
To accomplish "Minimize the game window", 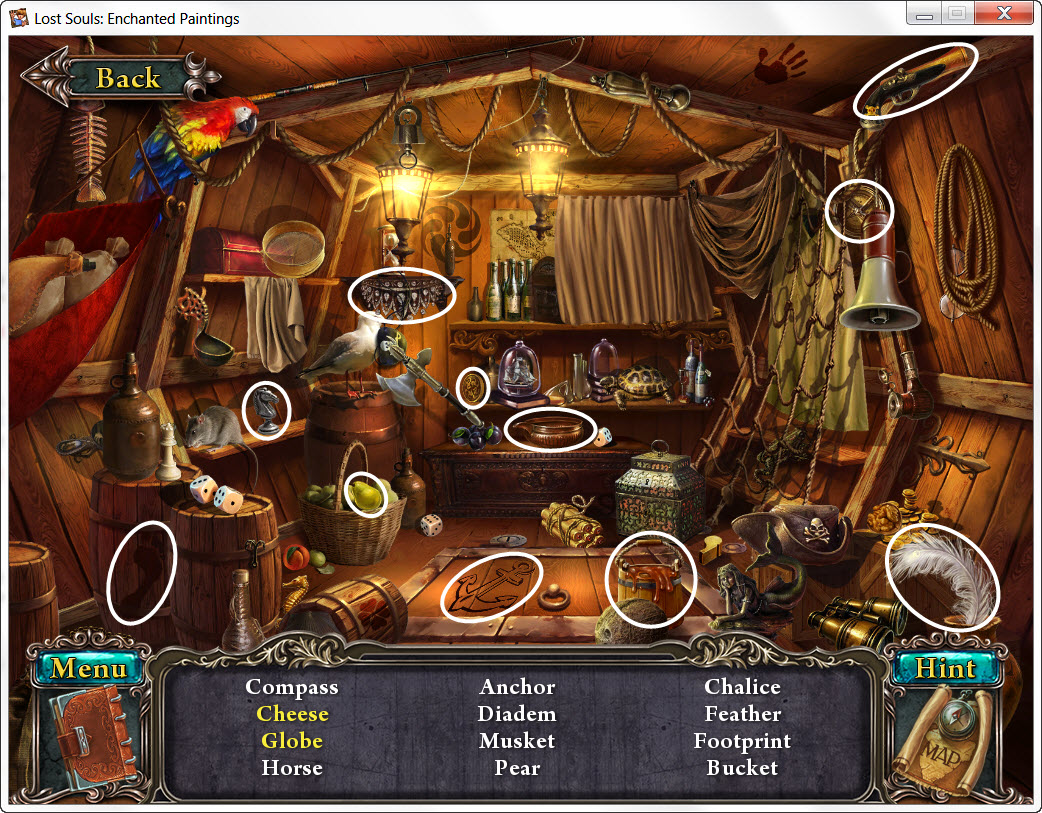I will tap(925, 14).
